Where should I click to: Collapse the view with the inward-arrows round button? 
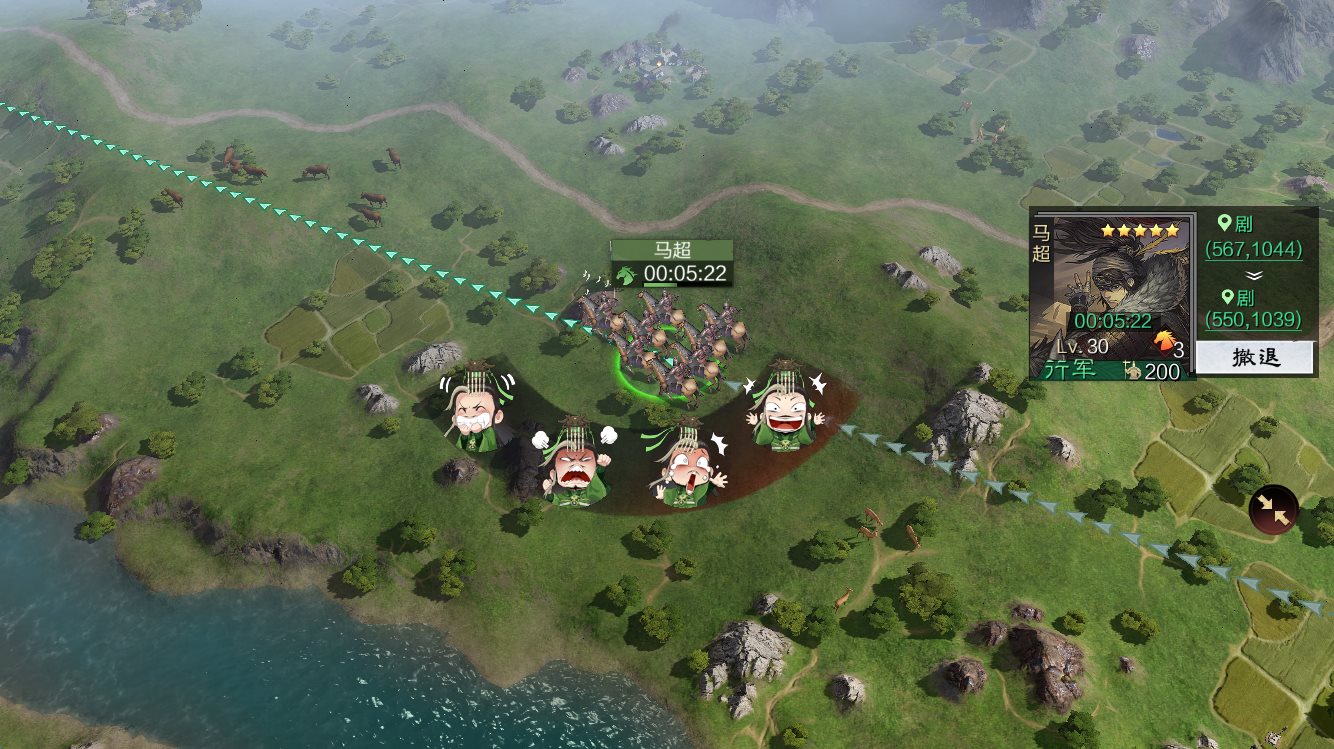tap(1273, 509)
